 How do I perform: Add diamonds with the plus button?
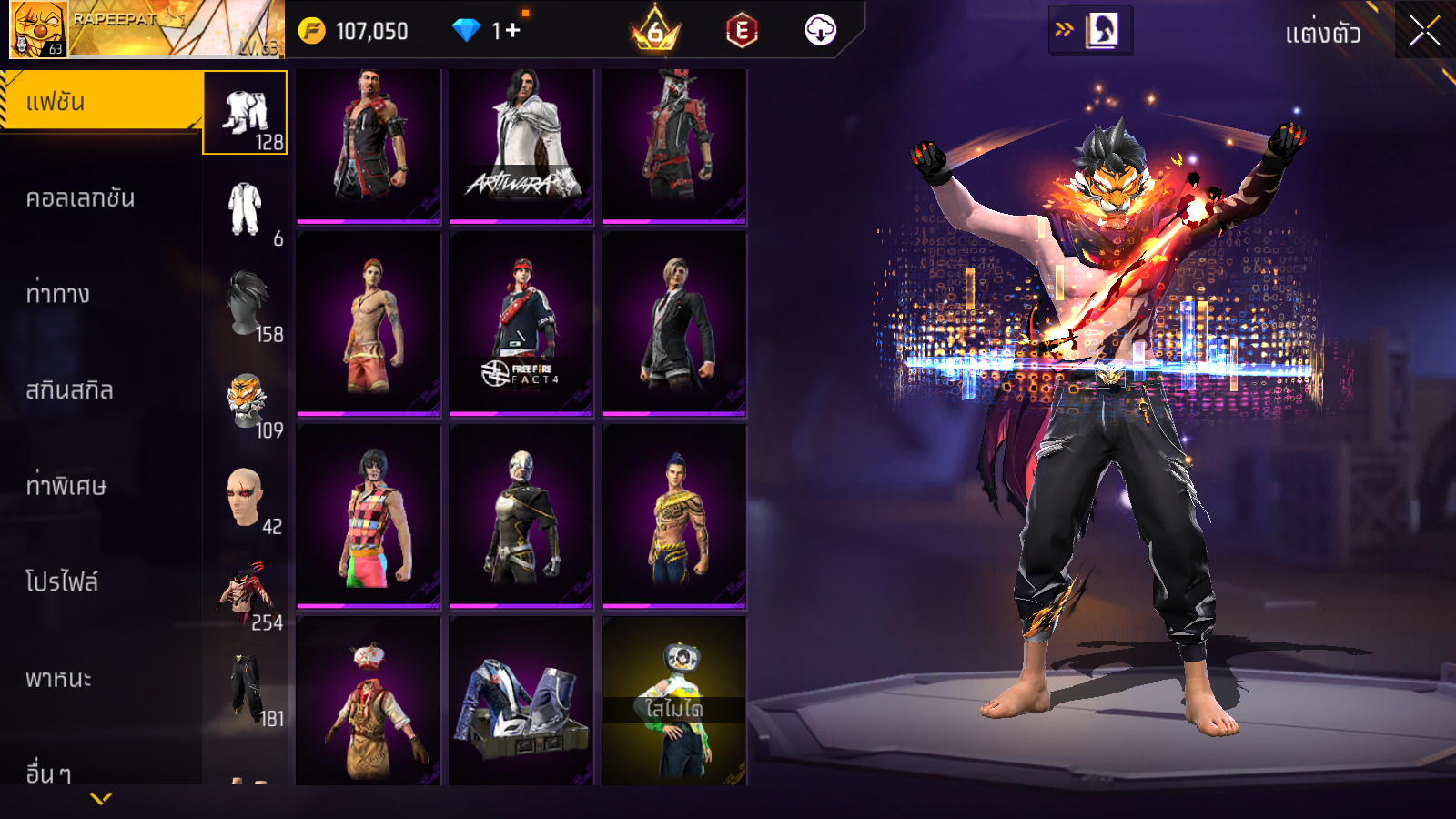(x=513, y=31)
